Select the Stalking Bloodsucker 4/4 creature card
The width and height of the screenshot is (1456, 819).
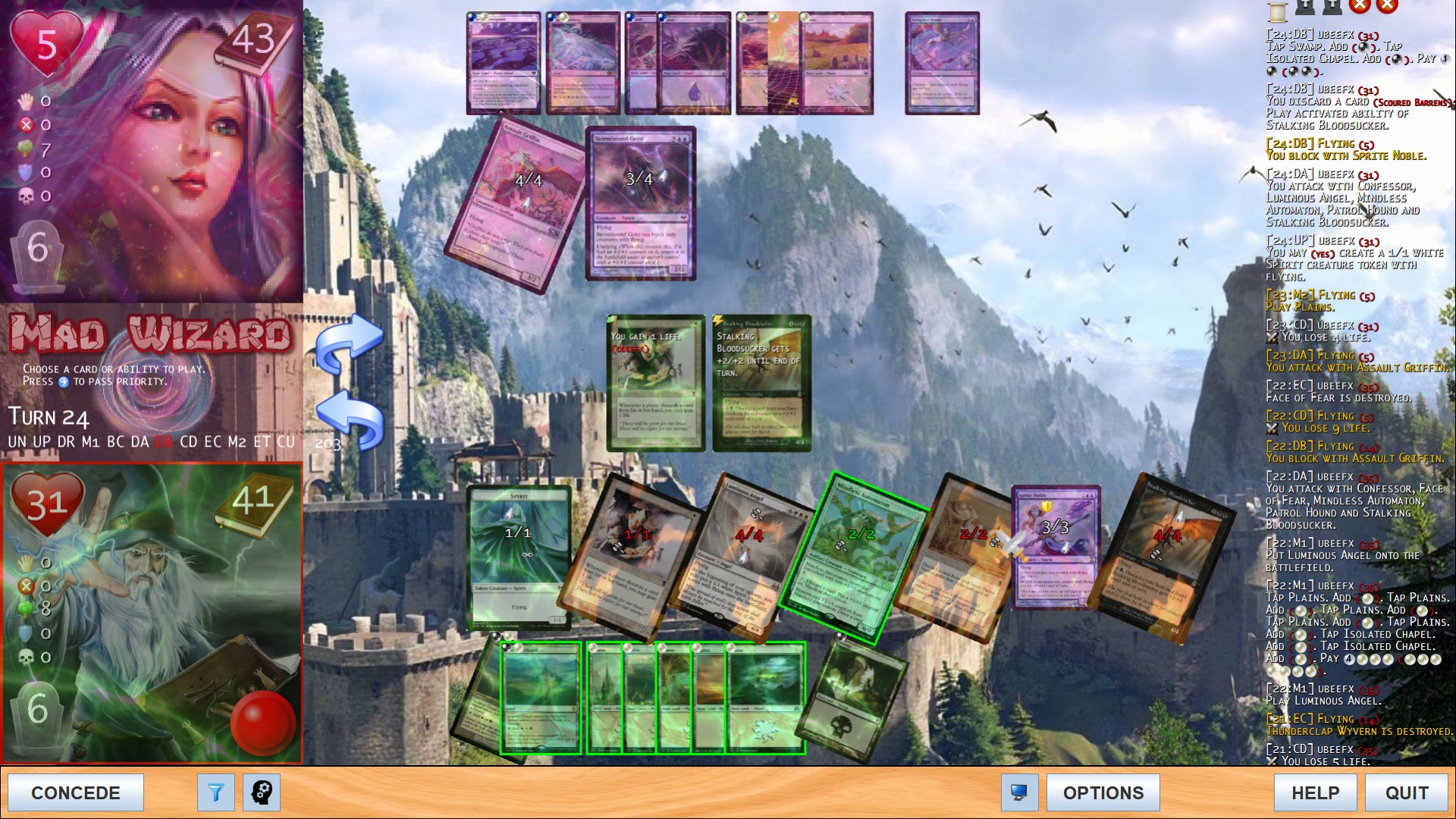tap(1164, 557)
